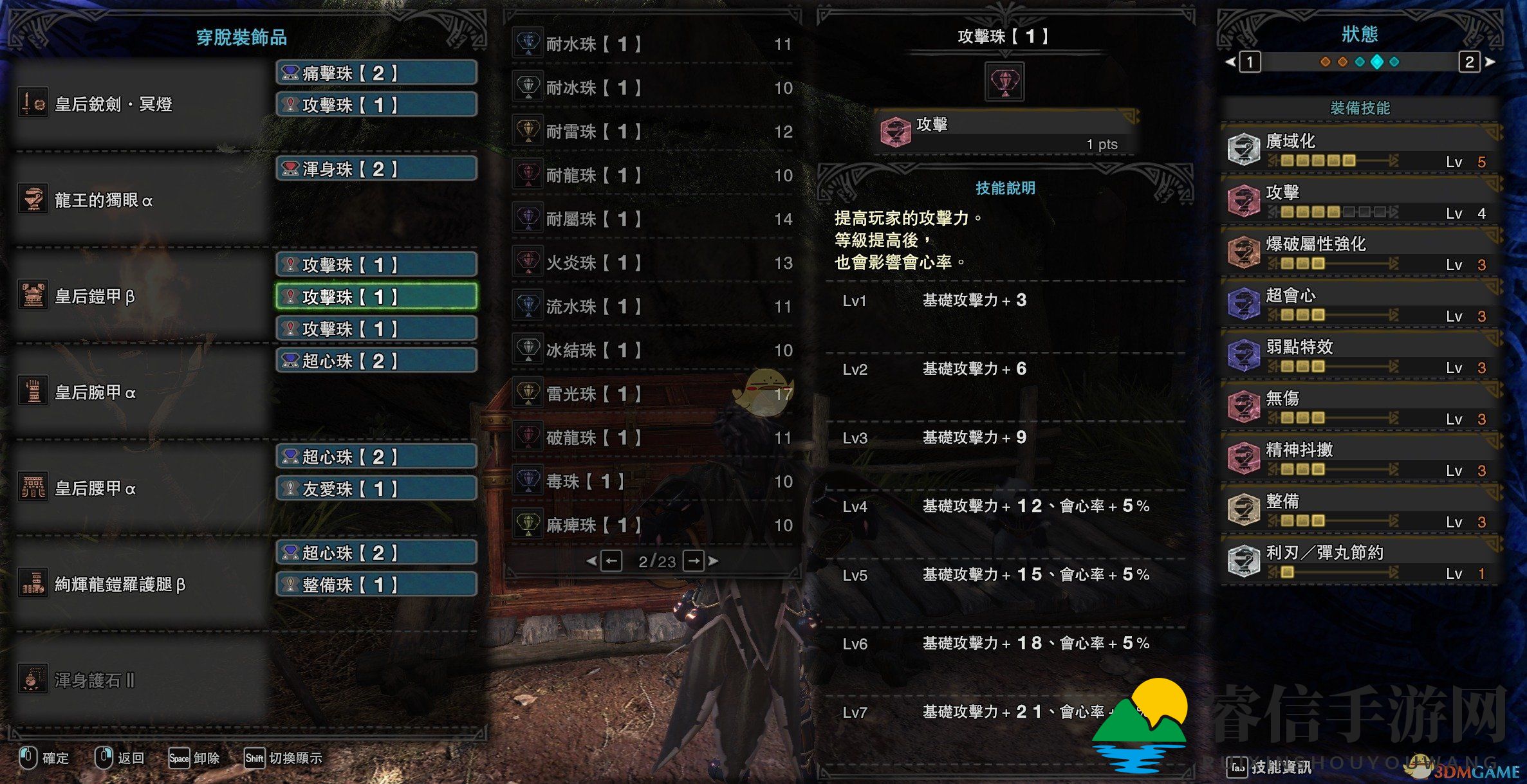The image size is (1527, 784).
Task: Select the 廣域化 skill entry
Action: [1361, 150]
